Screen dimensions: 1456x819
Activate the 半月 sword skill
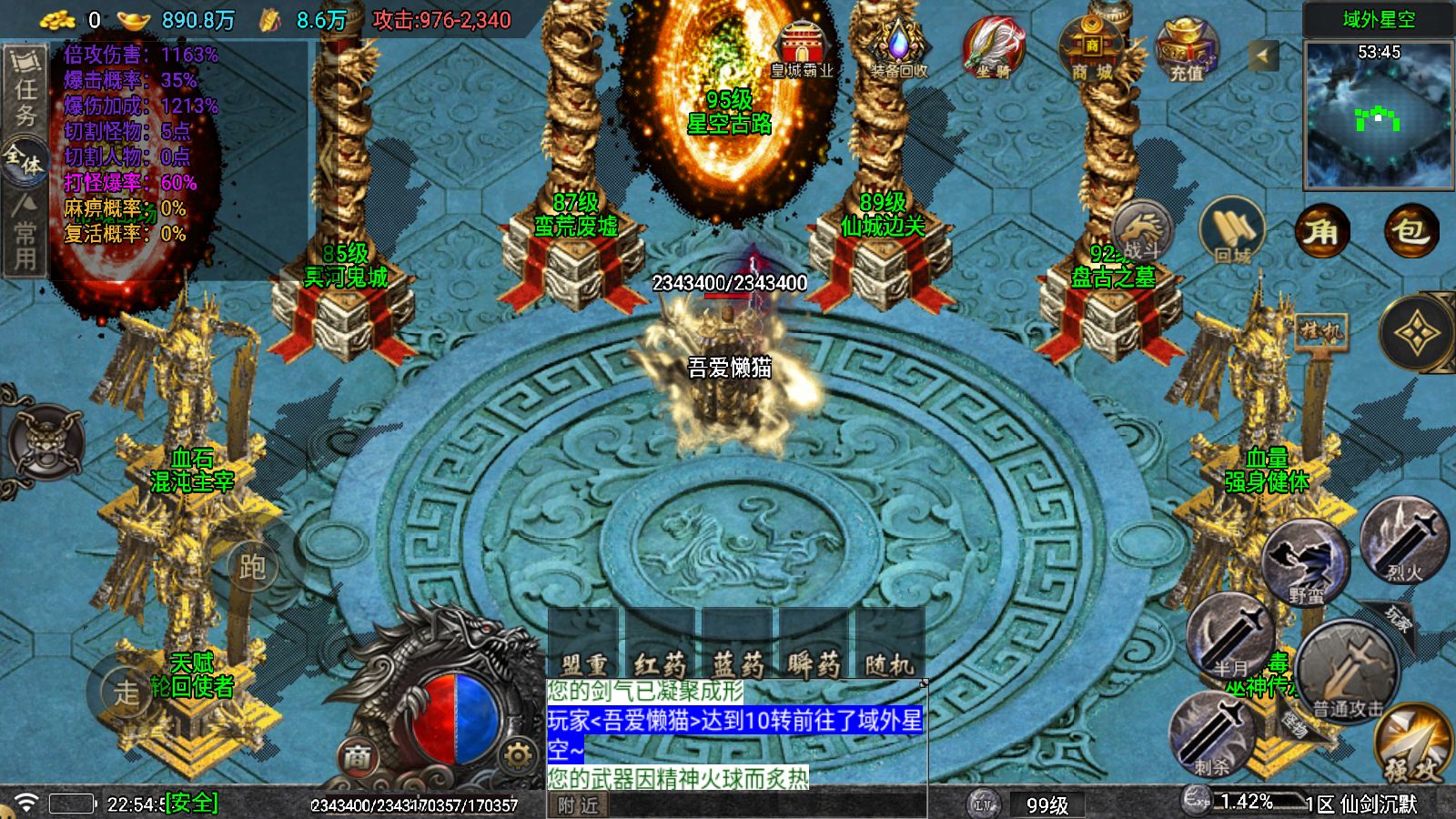tap(1230, 637)
